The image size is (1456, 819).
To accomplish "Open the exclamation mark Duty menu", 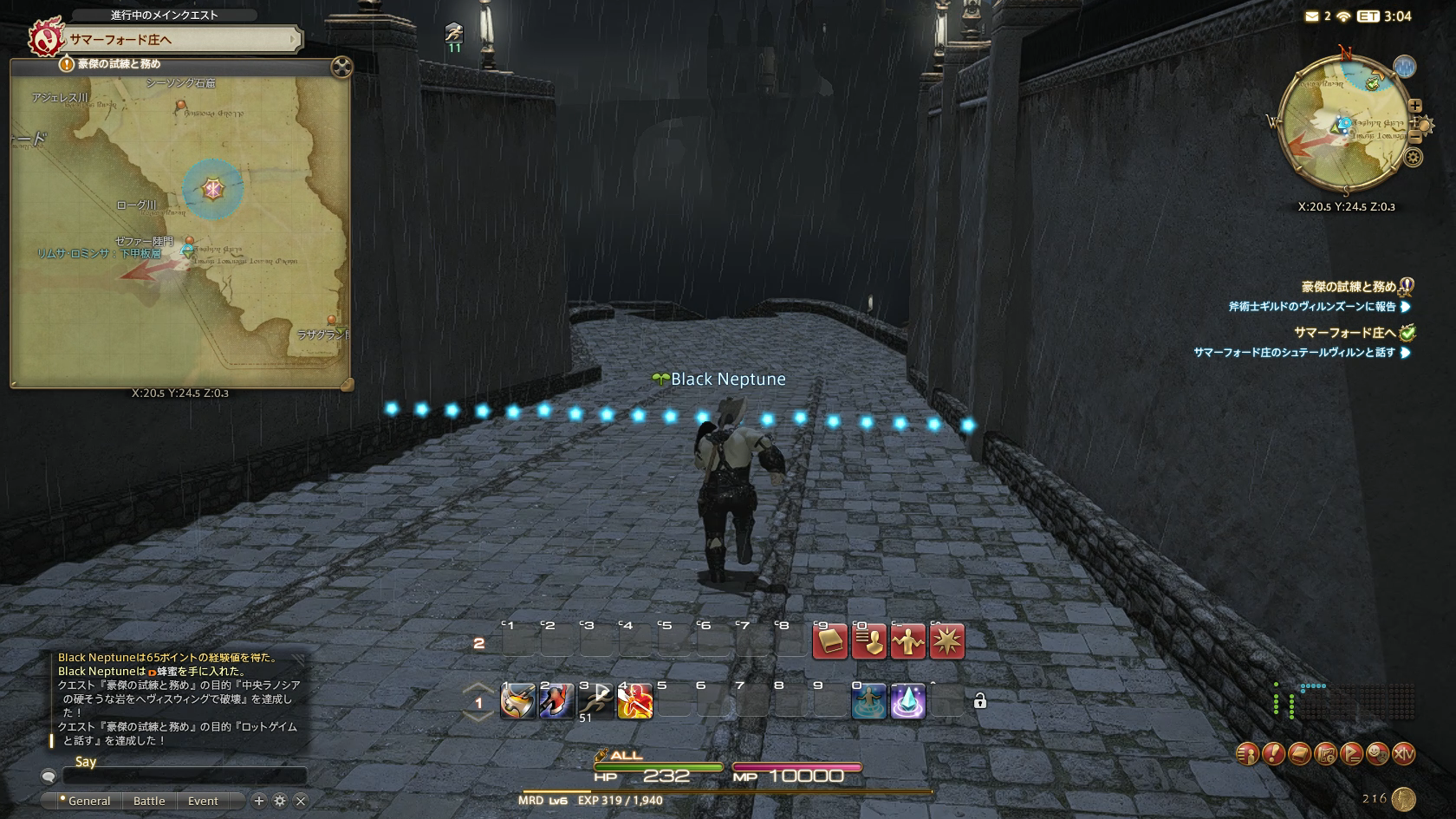I will click(1273, 754).
